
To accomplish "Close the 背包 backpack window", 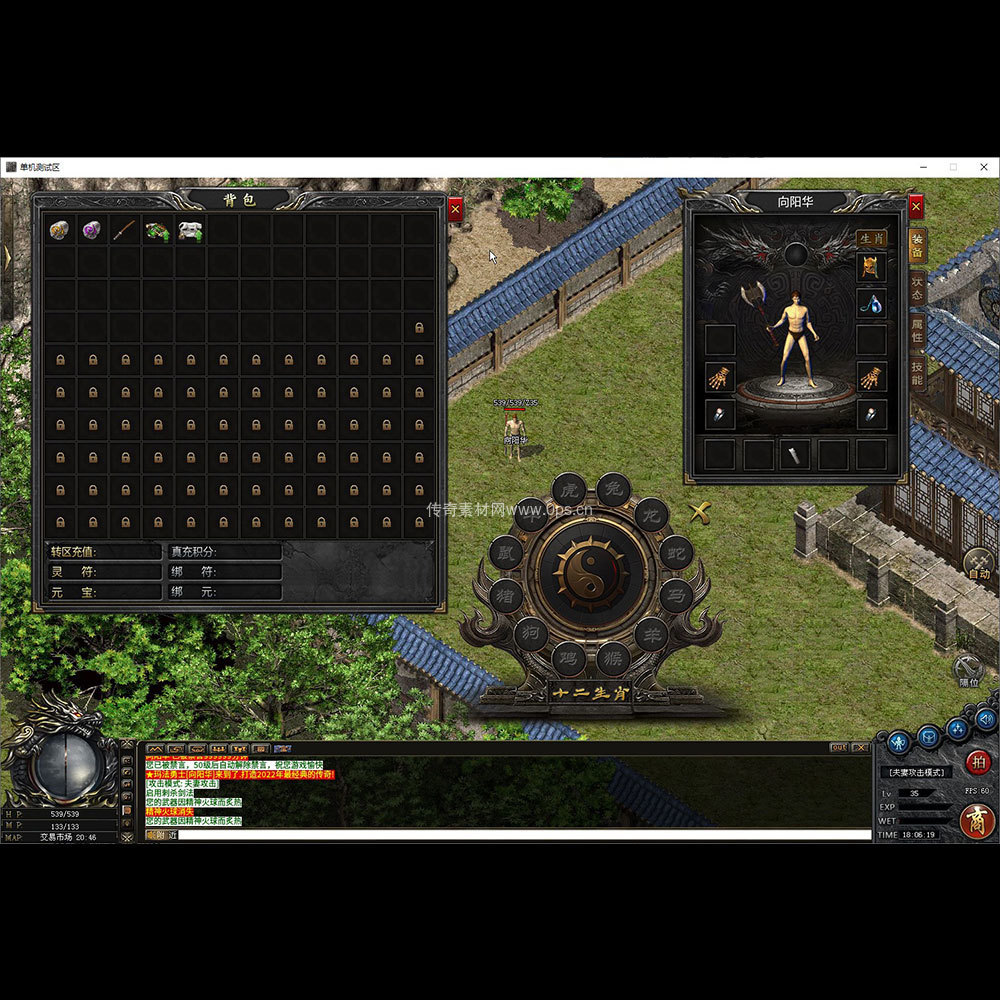I will click(455, 210).
